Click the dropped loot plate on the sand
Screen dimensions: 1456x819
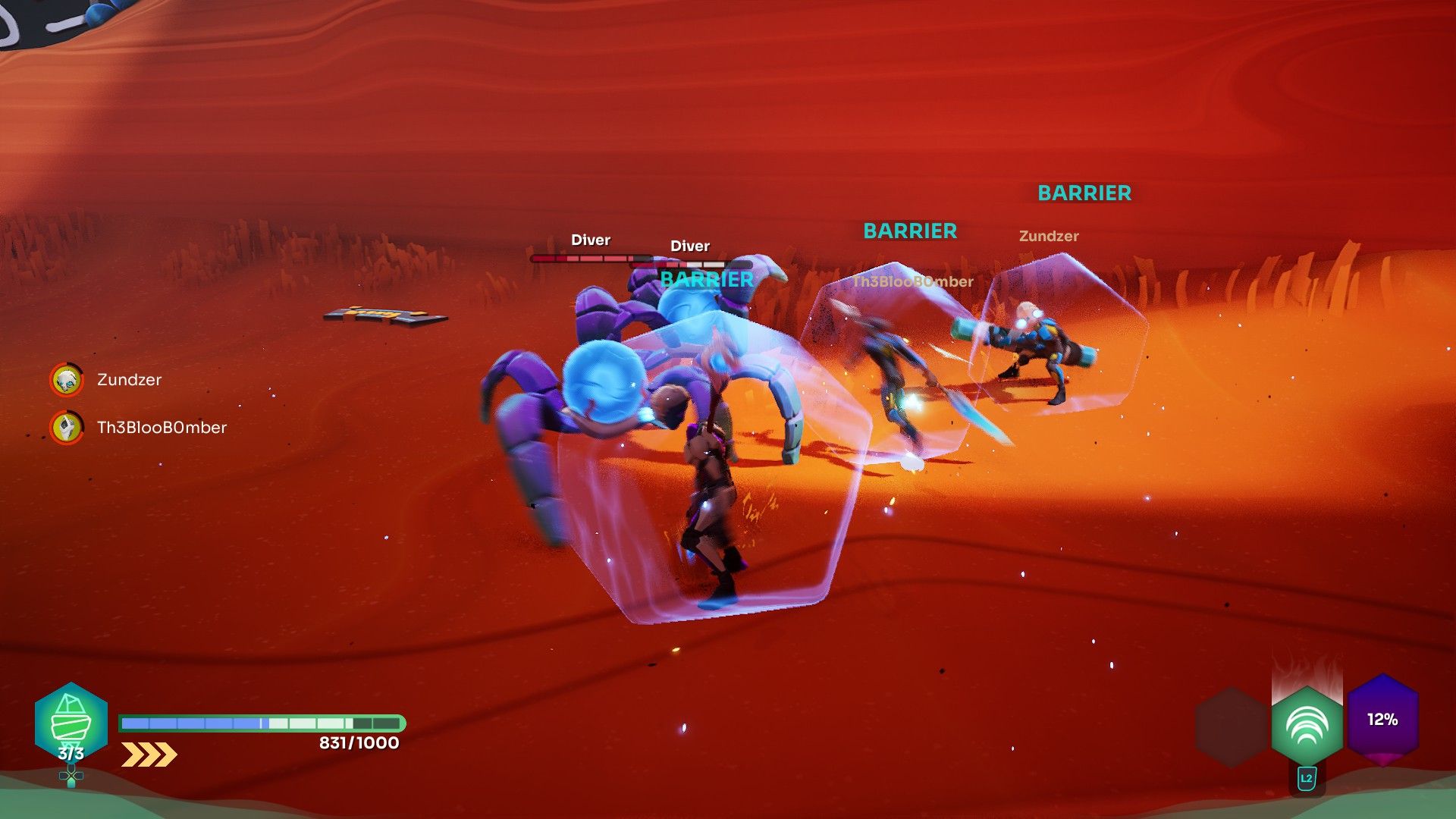coord(385,316)
